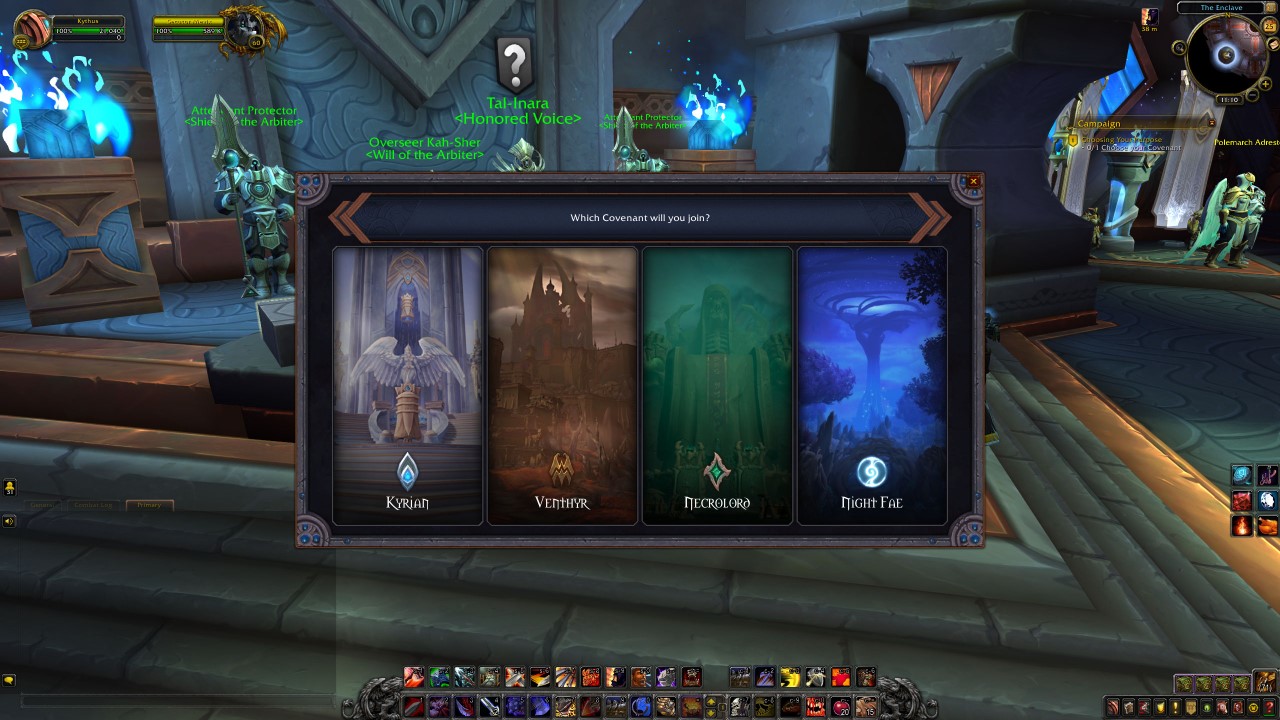Image resolution: width=1280 pixels, height=720 pixels.
Task: Zoom in the minimap with the plus button
Action: [x=1265, y=83]
